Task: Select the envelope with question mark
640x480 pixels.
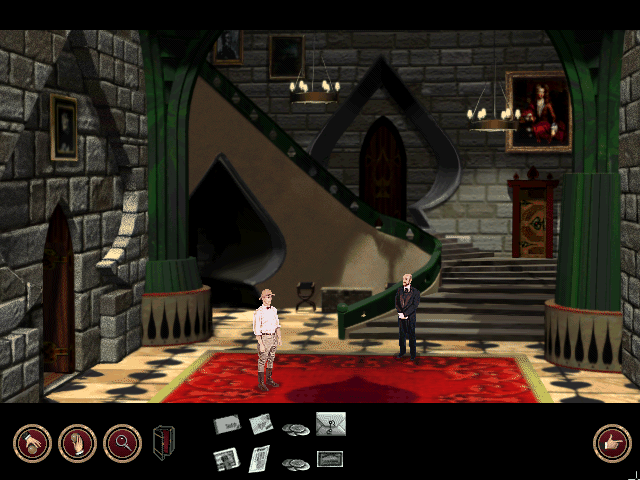Action: click(x=331, y=425)
